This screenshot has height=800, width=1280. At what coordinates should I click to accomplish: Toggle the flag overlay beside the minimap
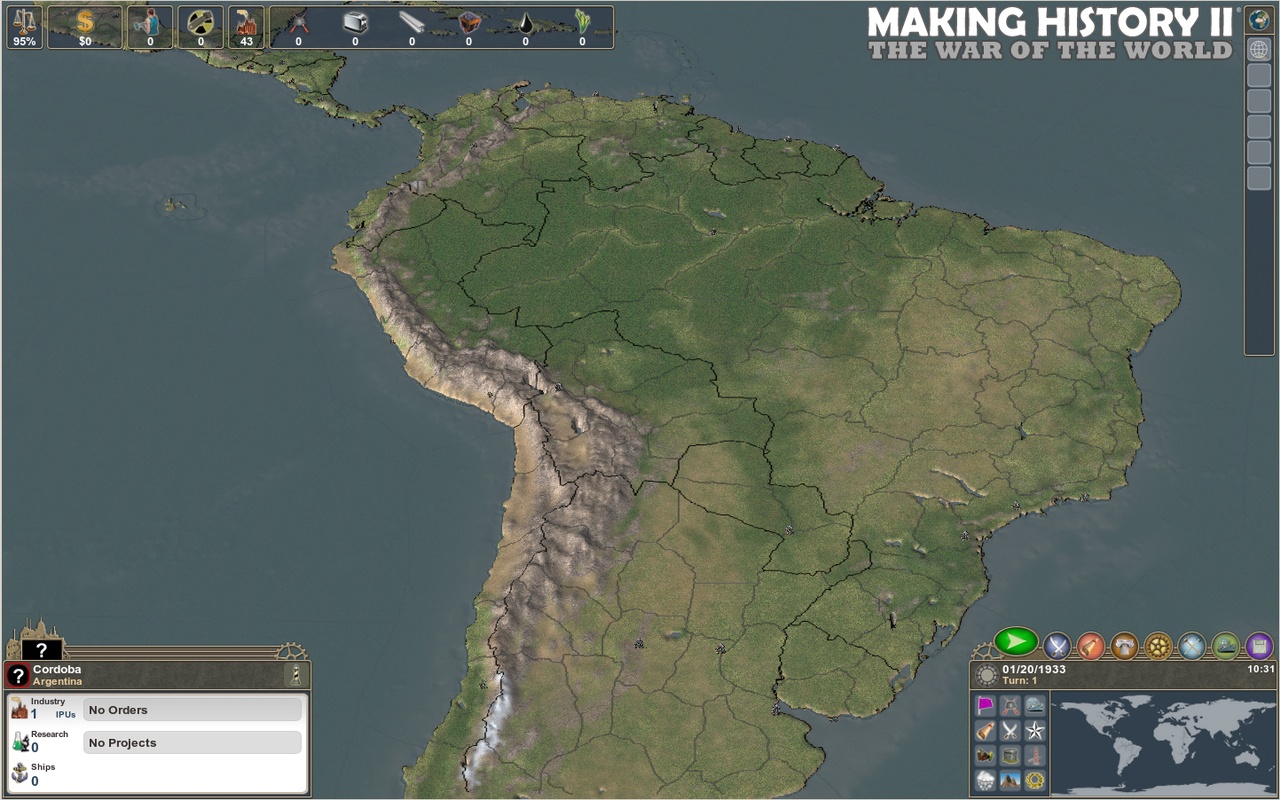click(984, 704)
